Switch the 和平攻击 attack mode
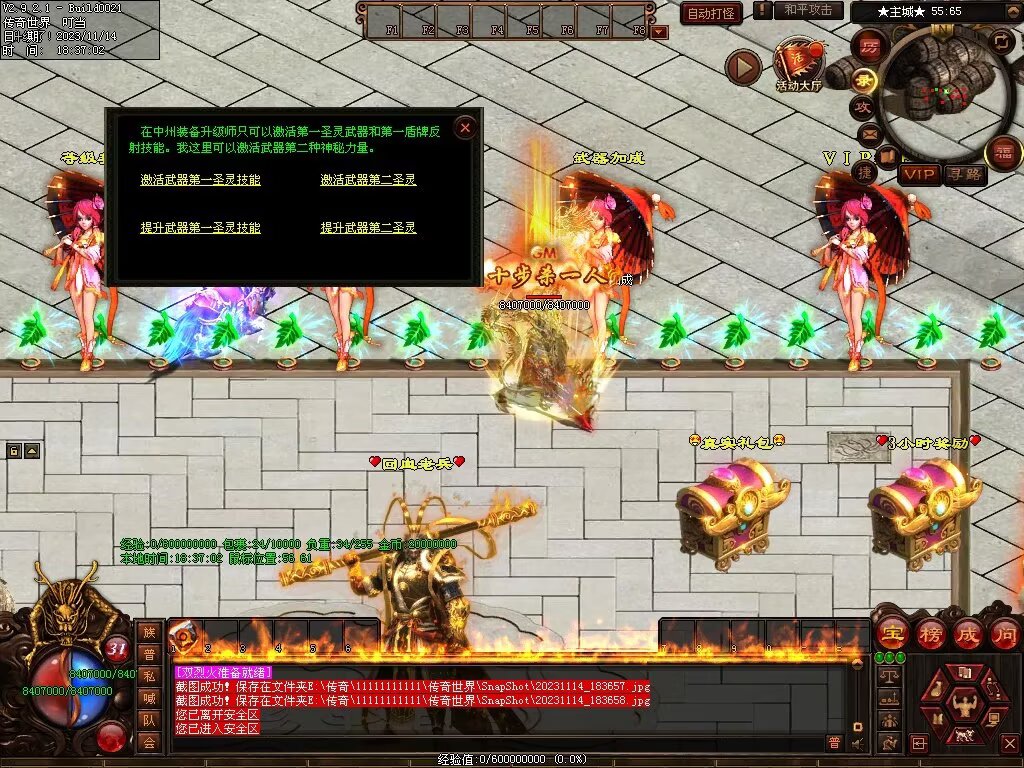The image size is (1024, 768). pyautogui.click(x=807, y=10)
